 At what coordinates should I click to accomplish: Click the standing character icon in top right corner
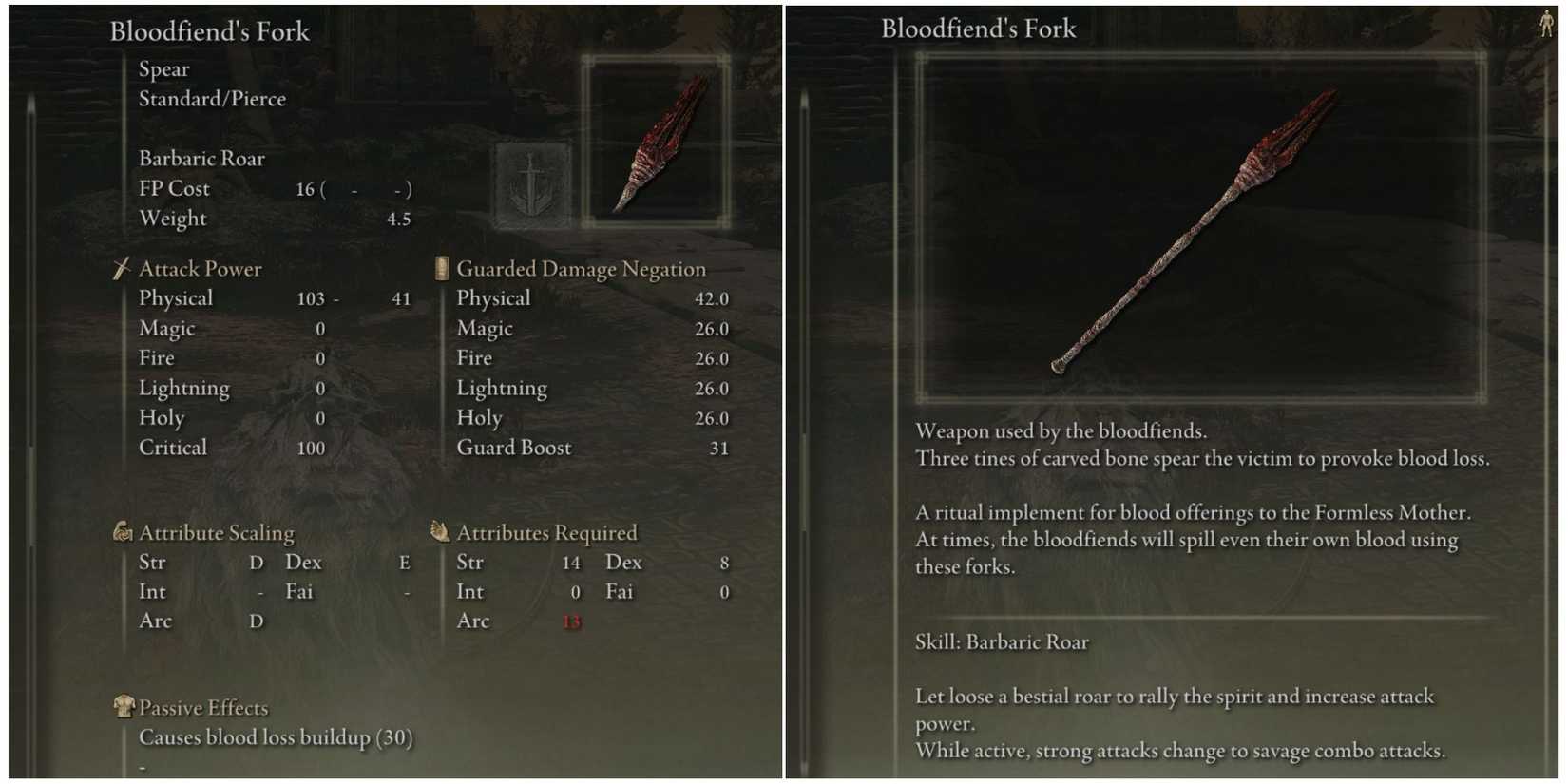coord(1546,21)
